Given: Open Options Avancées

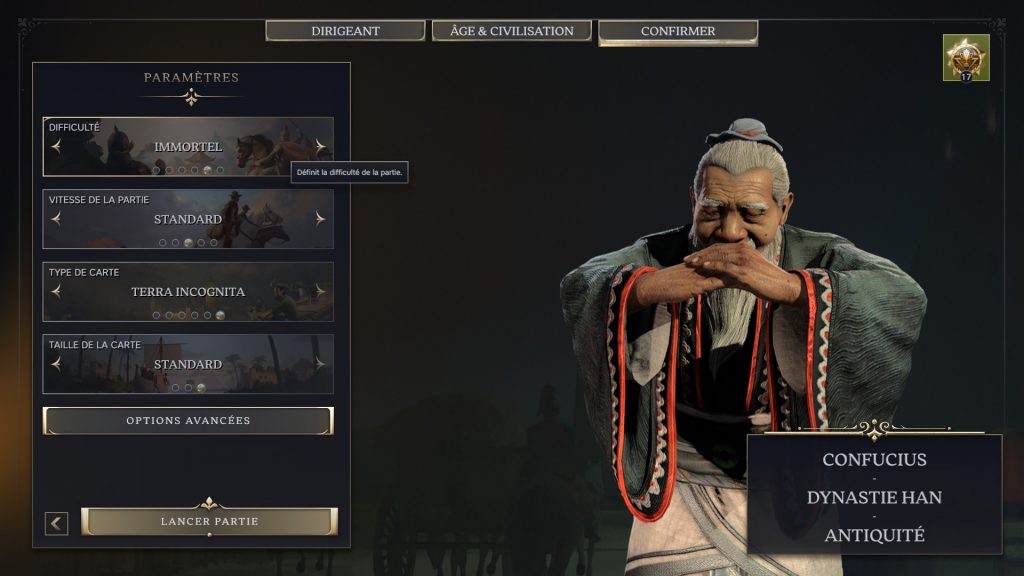Looking at the screenshot, I should click(x=188, y=421).
